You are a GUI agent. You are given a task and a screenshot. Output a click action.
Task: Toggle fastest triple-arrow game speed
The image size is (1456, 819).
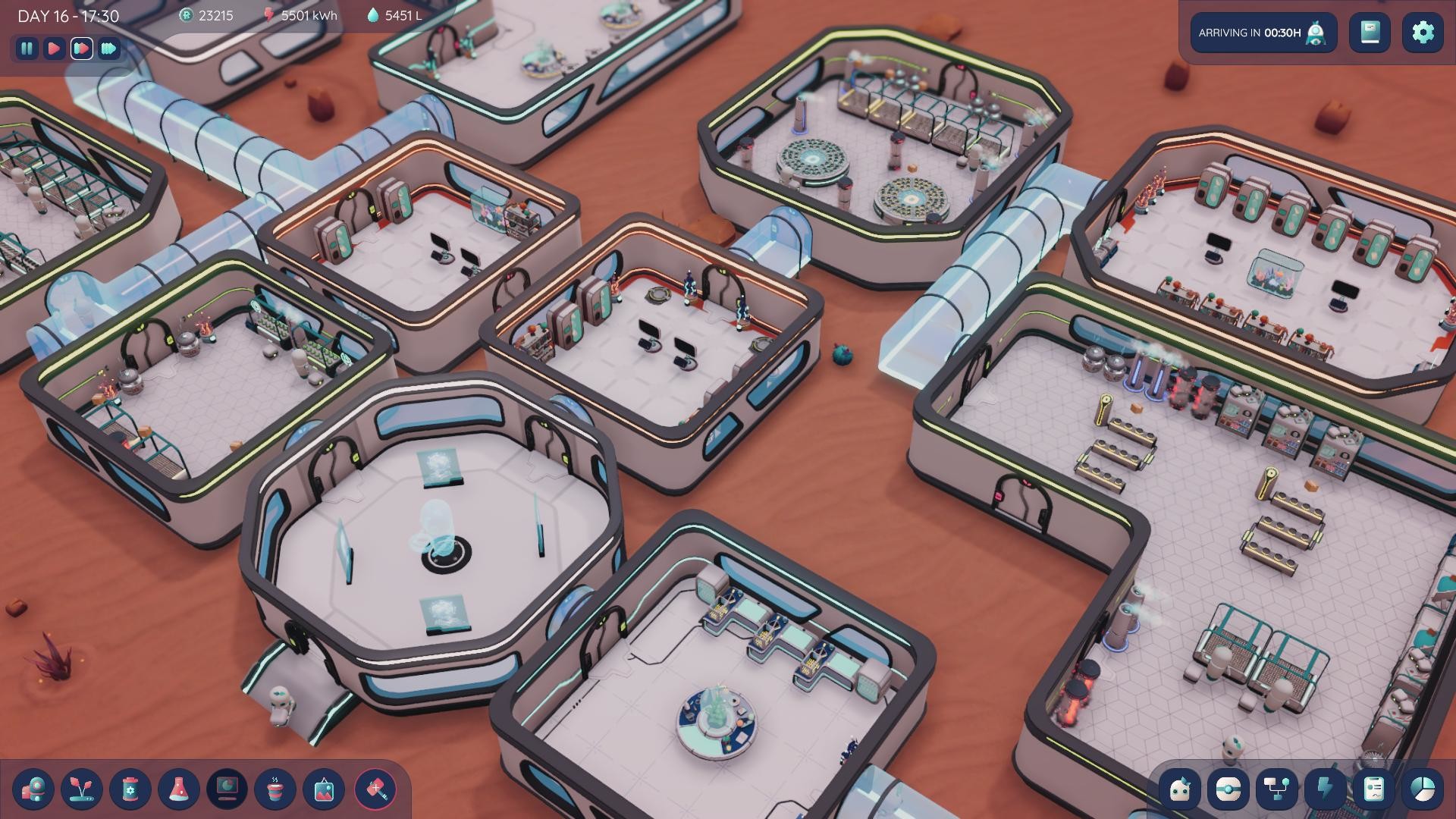tap(108, 50)
